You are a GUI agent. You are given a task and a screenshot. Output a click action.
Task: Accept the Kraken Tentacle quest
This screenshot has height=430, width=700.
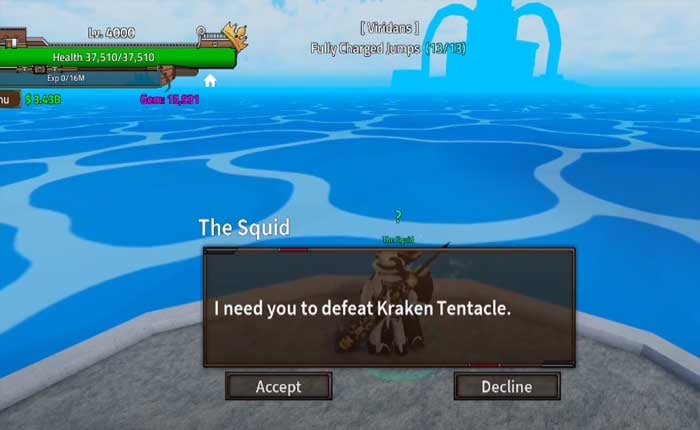[x=278, y=386]
